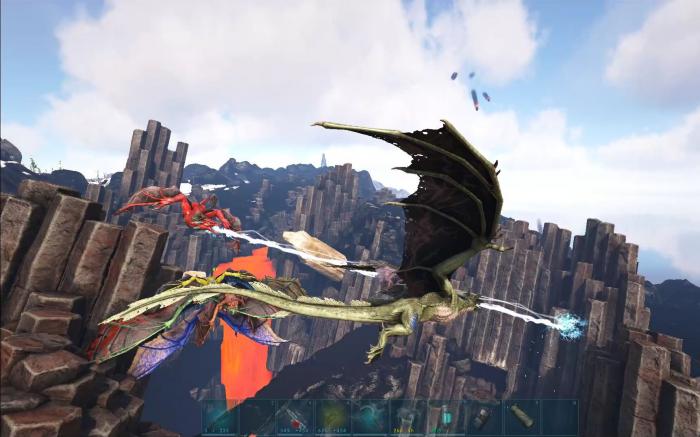Select the teal curved item hotbar slot
The width and height of the screenshot is (700, 437).
coord(370,416)
